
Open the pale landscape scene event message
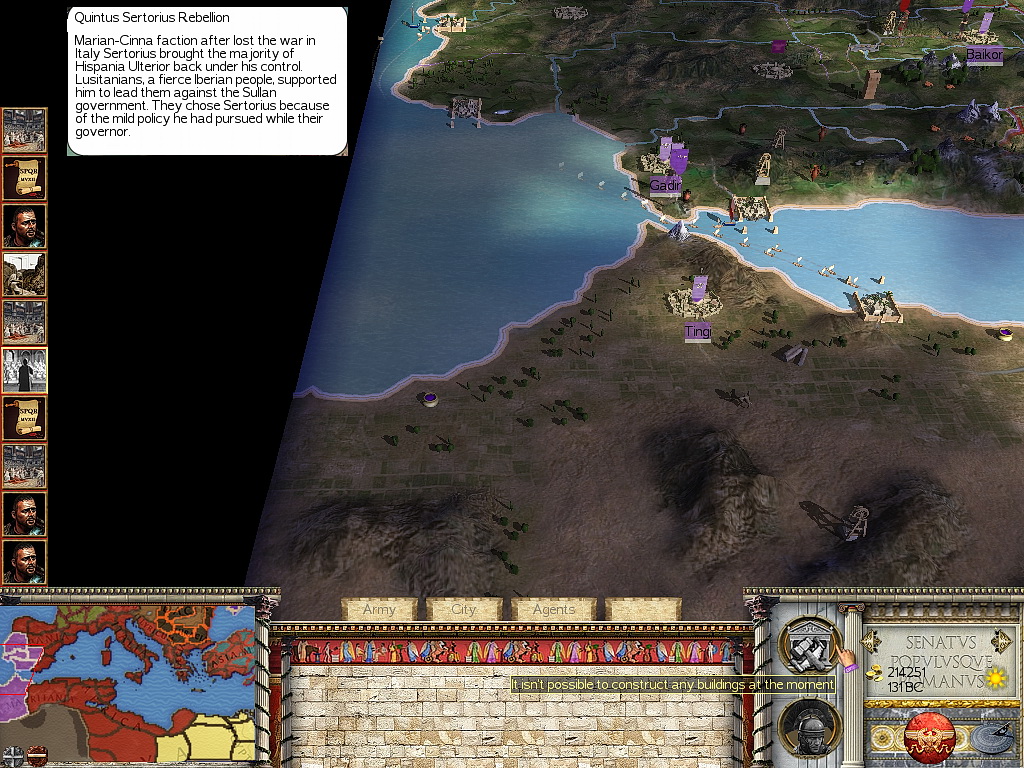tap(25, 274)
